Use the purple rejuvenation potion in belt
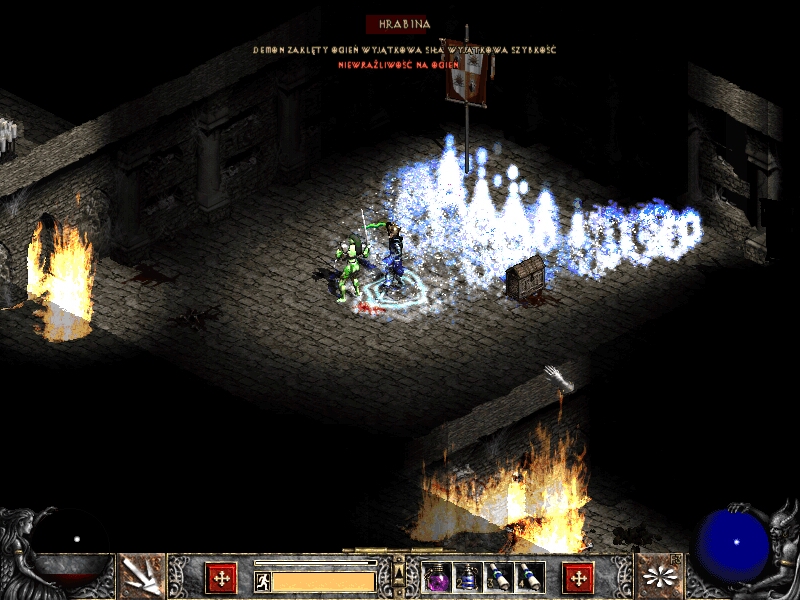 click(437, 577)
